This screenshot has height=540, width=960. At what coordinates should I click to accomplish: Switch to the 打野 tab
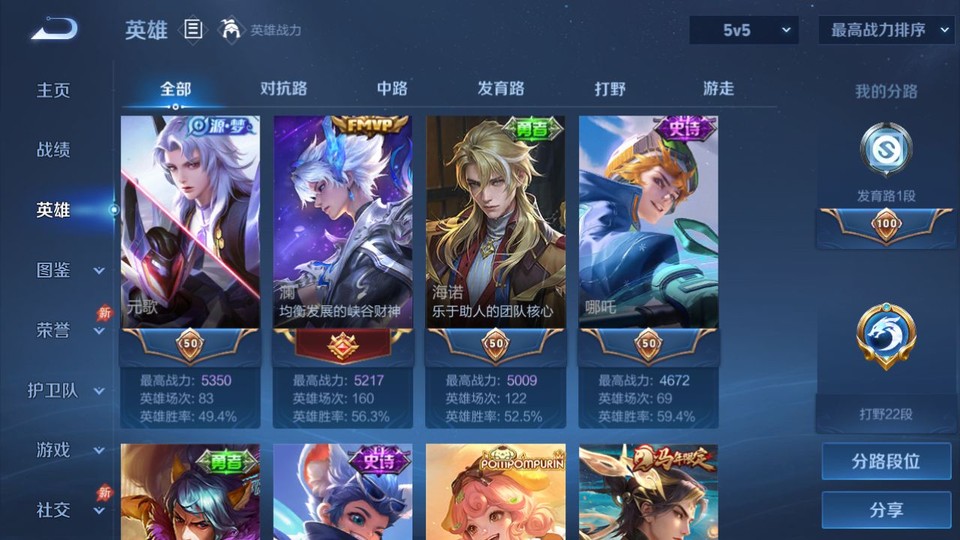(610, 88)
